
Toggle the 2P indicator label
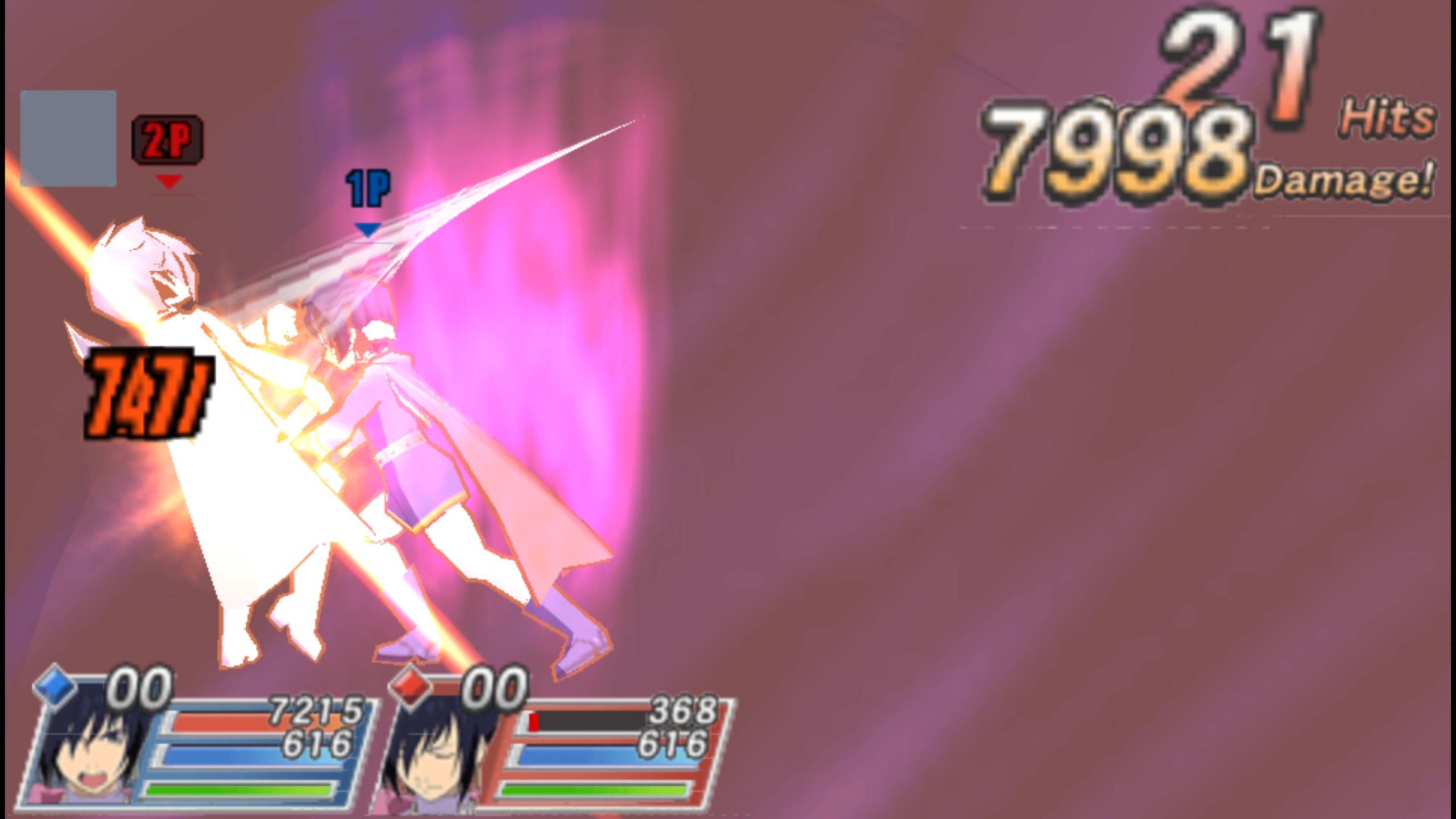(167, 138)
